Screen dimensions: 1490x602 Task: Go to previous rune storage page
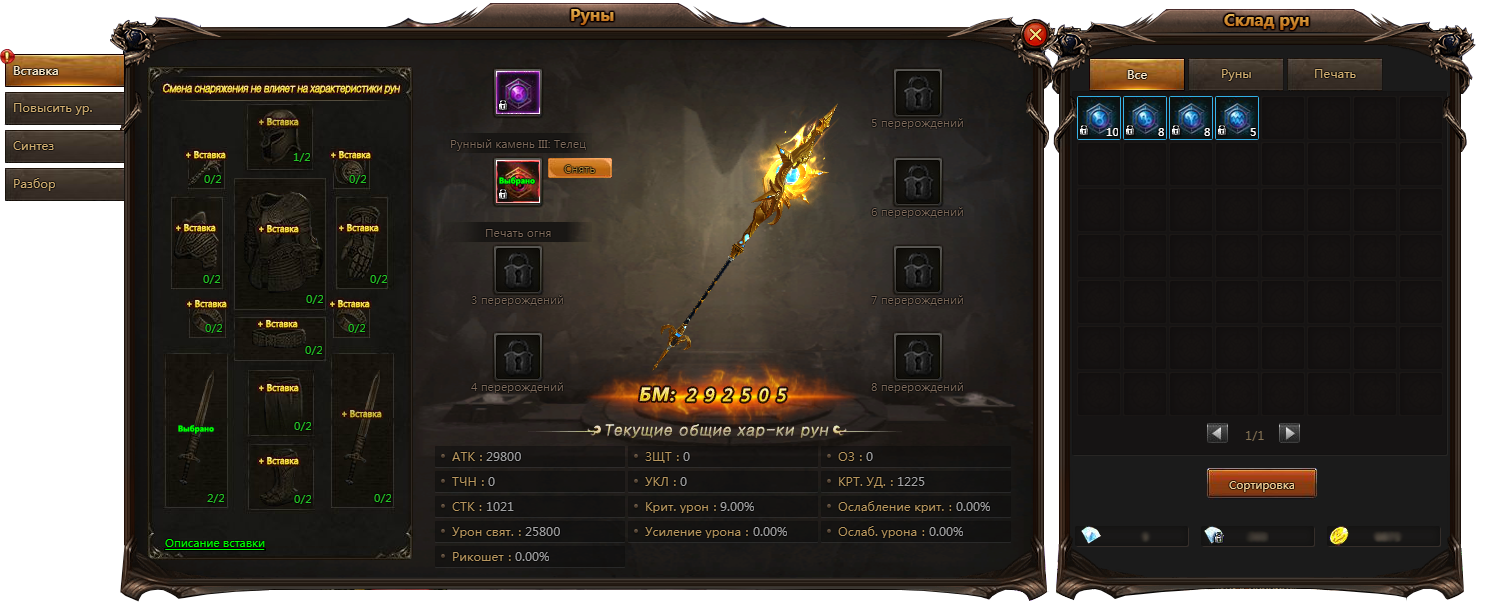[x=1217, y=433]
